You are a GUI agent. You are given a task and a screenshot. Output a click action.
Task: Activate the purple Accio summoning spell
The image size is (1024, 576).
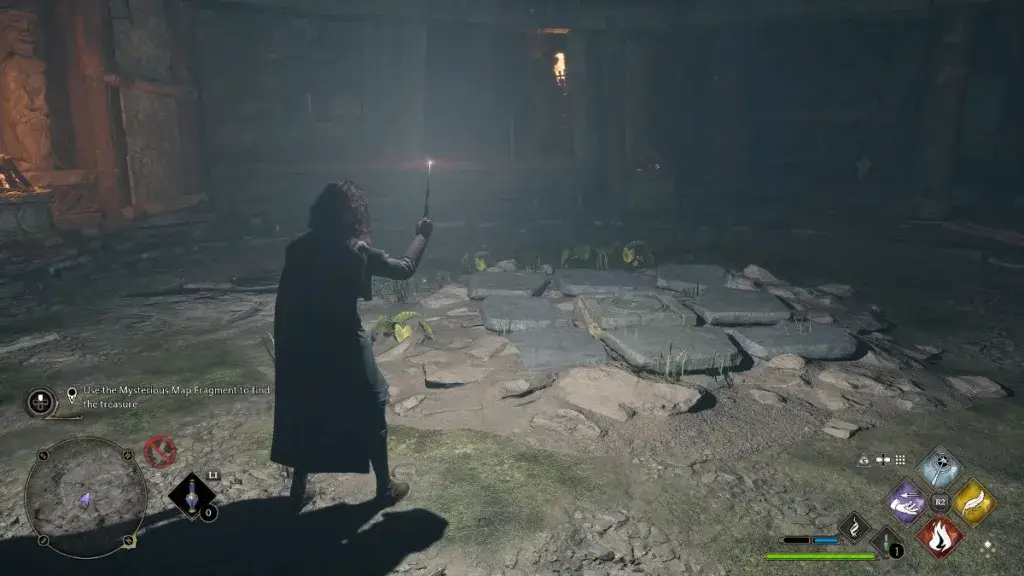click(906, 501)
